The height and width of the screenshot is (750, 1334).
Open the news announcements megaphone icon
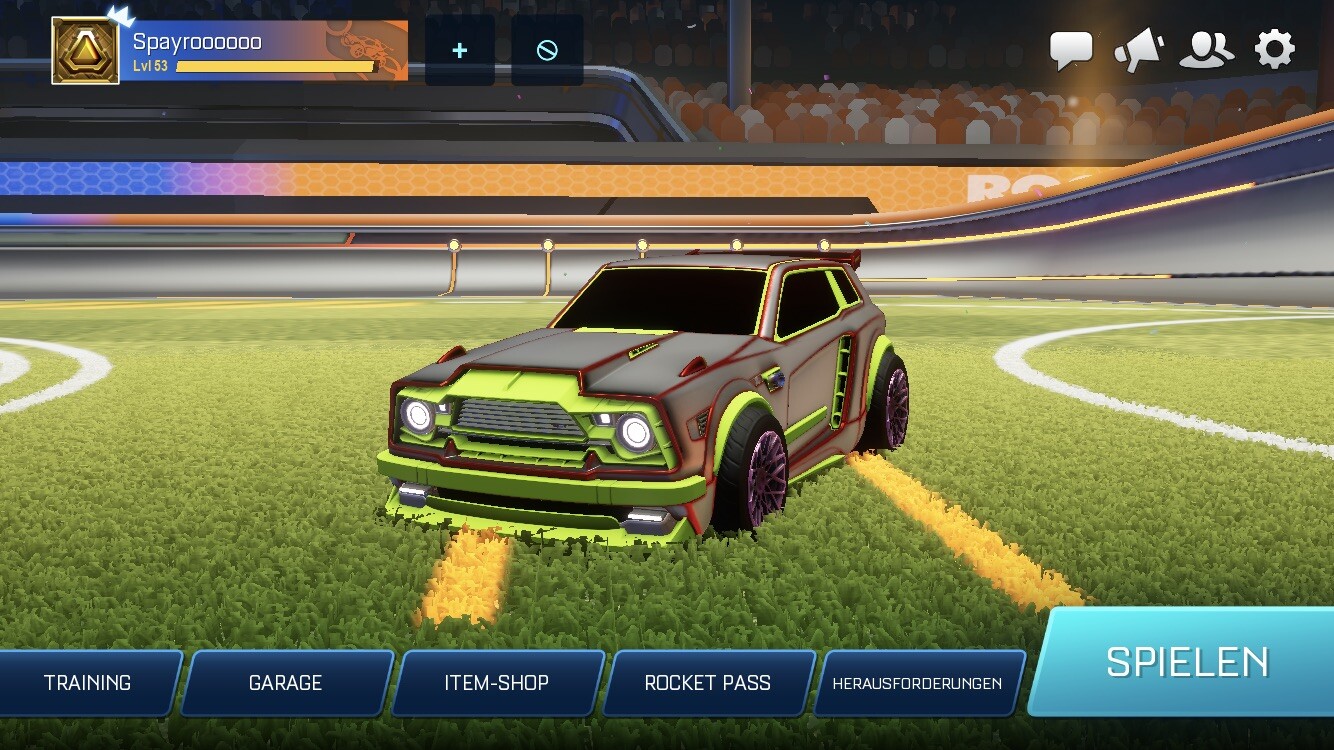(x=1139, y=46)
